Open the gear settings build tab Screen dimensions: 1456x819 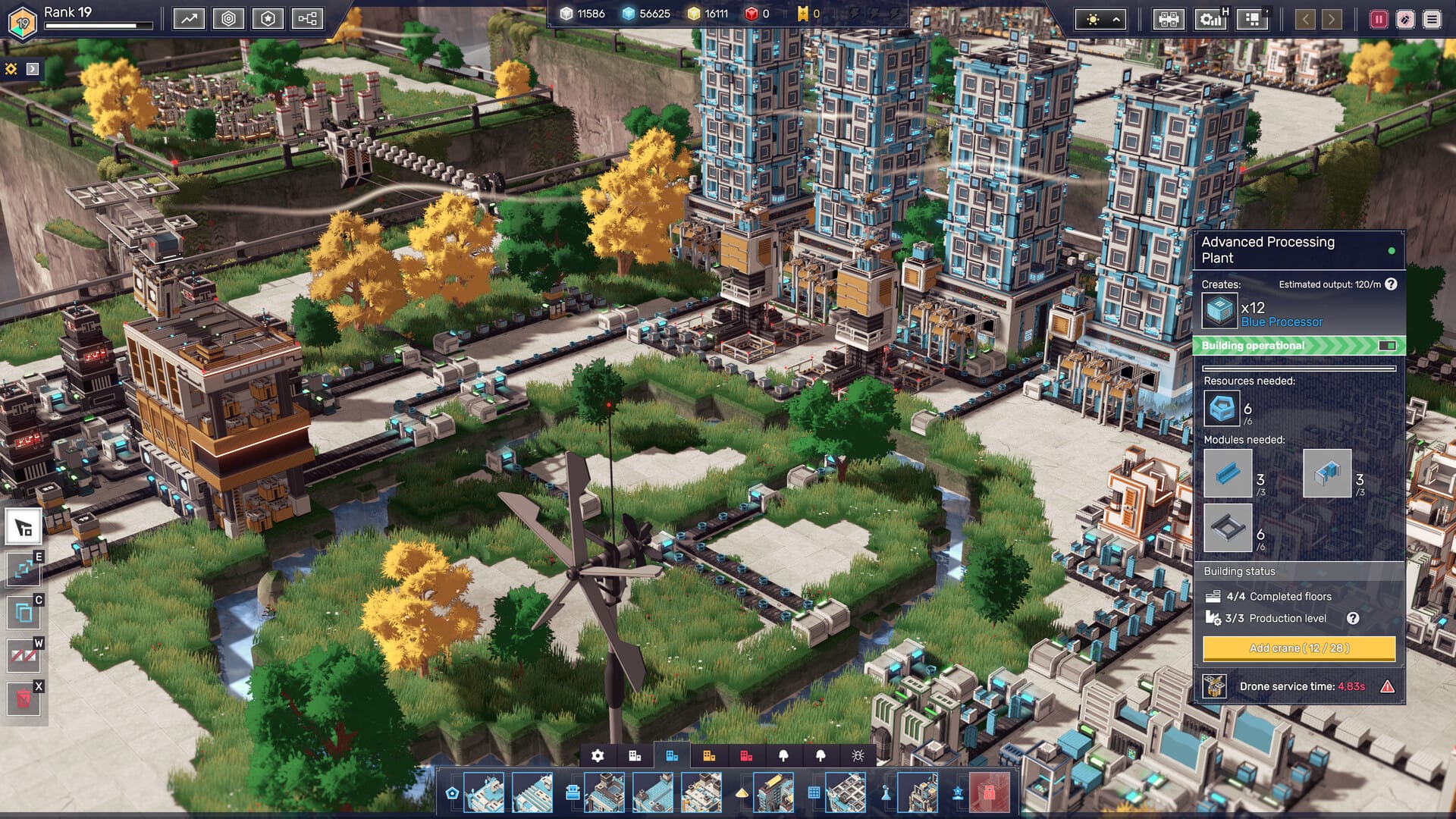[x=598, y=756]
